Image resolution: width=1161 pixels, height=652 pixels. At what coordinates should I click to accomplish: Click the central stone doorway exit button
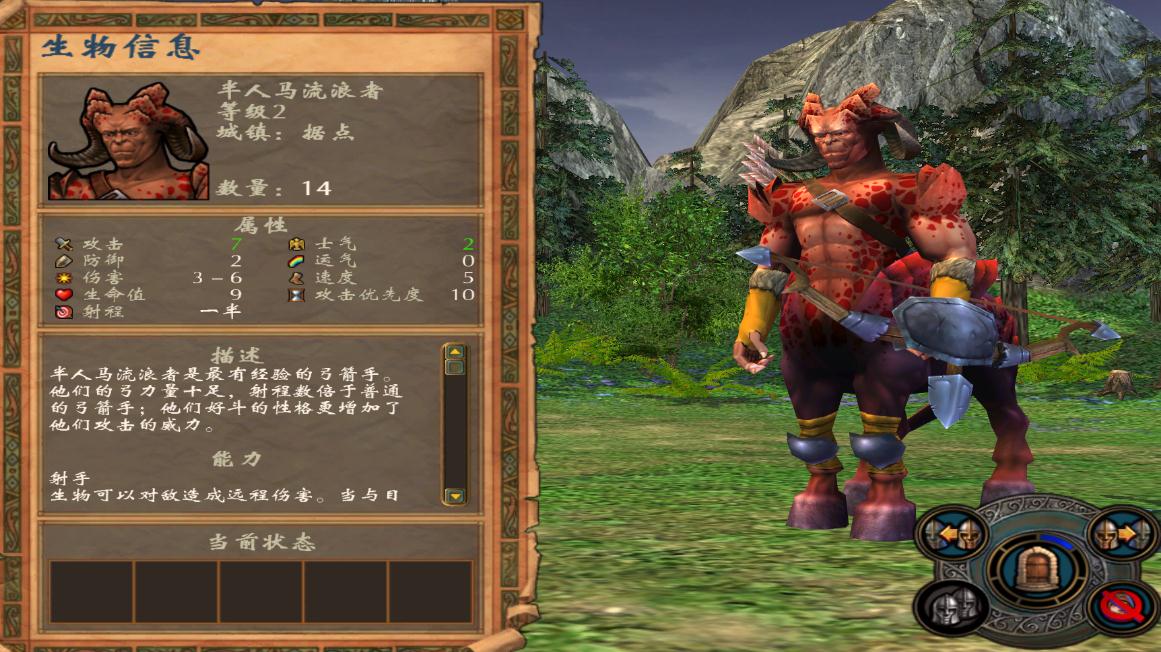coord(1034,568)
